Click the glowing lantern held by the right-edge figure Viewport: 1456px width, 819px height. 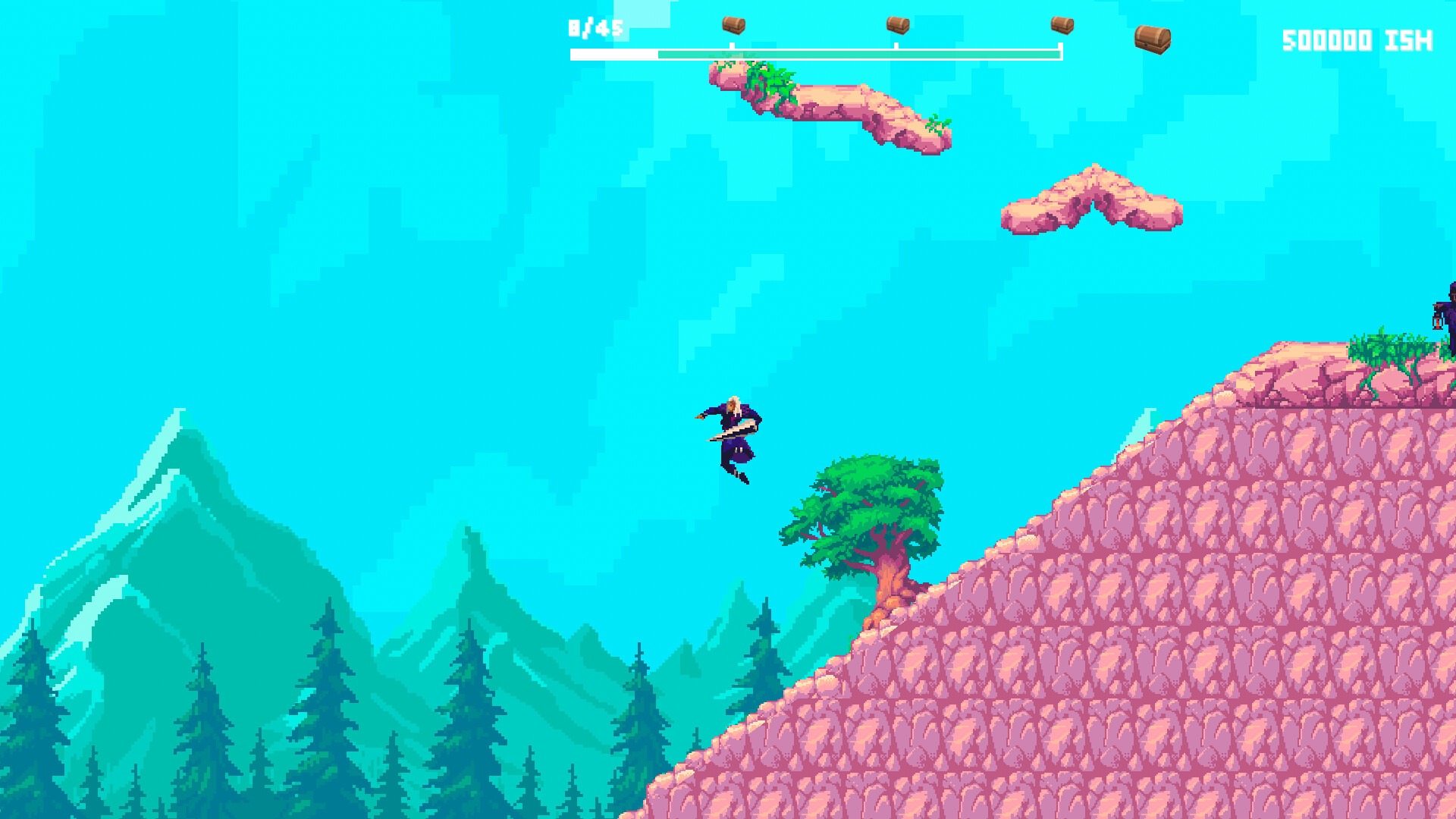click(1438, 322)
